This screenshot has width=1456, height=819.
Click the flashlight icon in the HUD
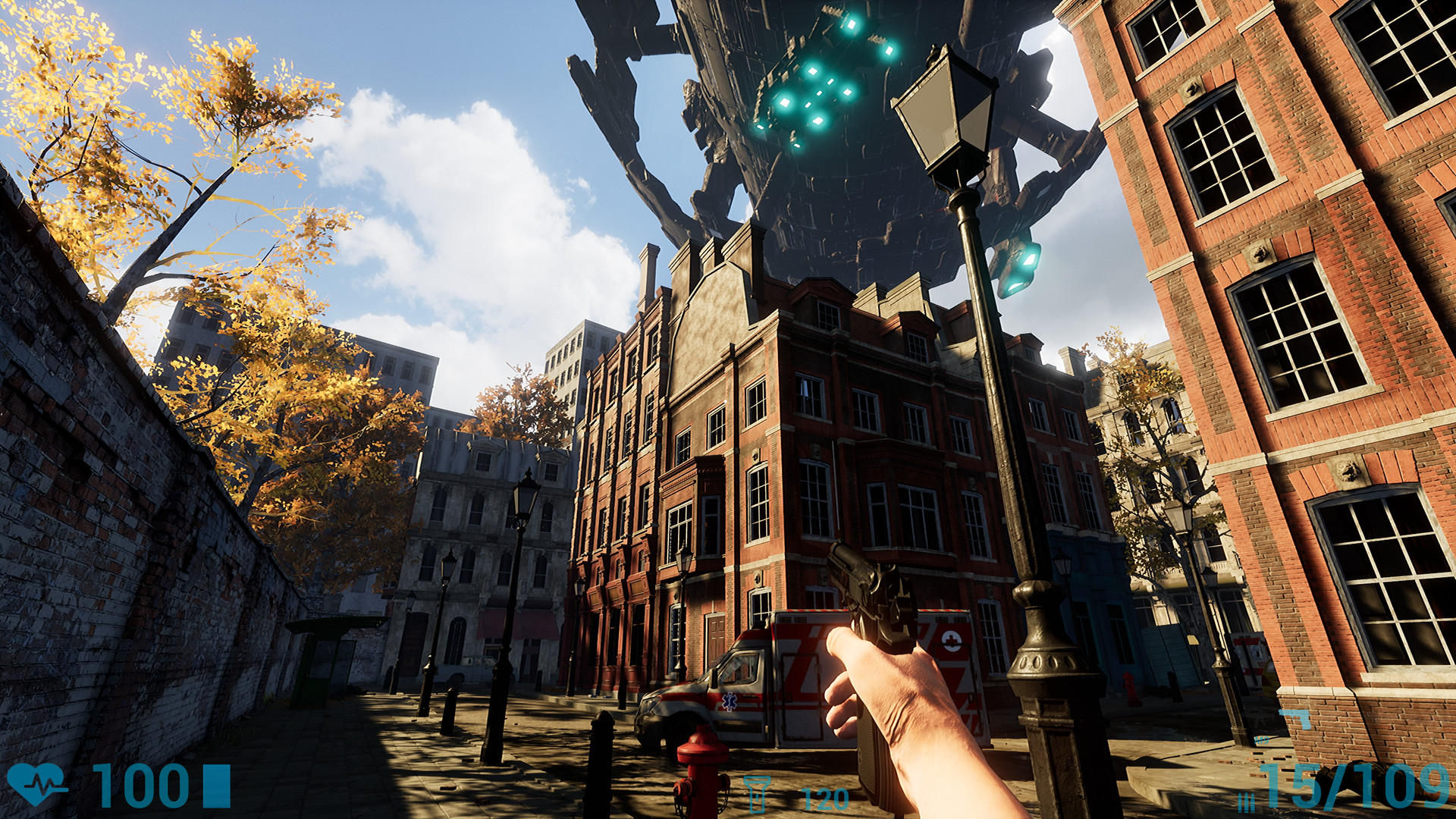[x=756, y=793]
